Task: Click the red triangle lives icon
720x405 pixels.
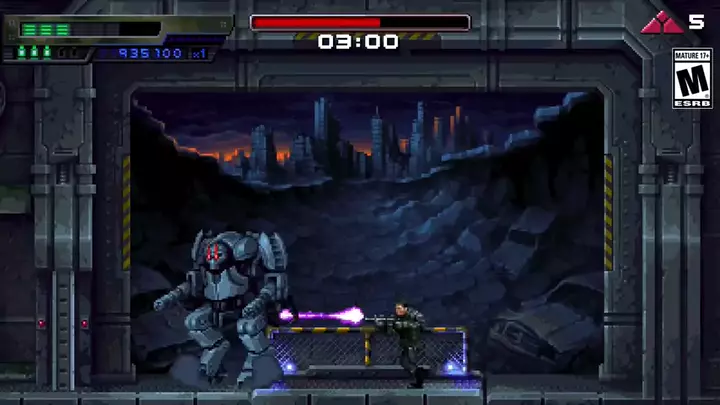Action: (x=661, y=22)
